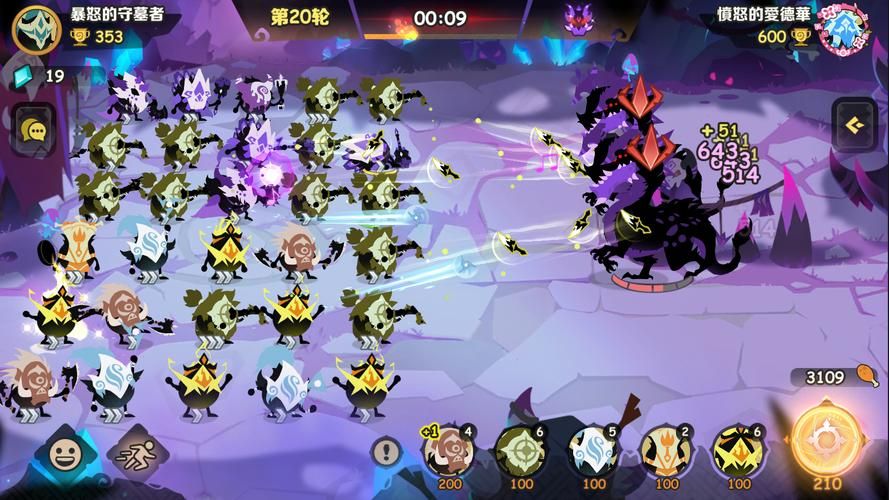View the left player's avatar profile
889x500 pixels.
[x=36, y=27]
